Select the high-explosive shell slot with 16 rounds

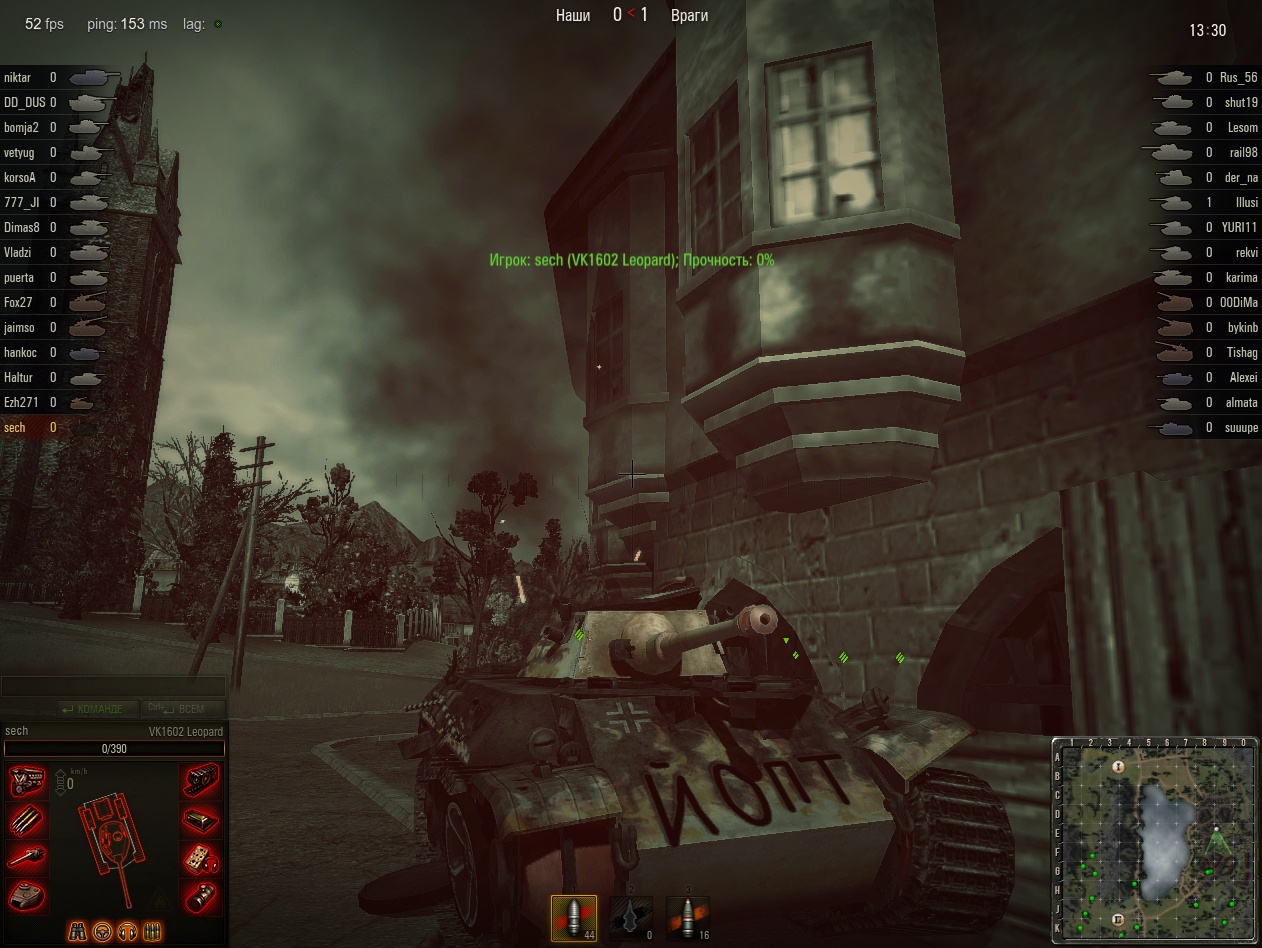(687, 917)
